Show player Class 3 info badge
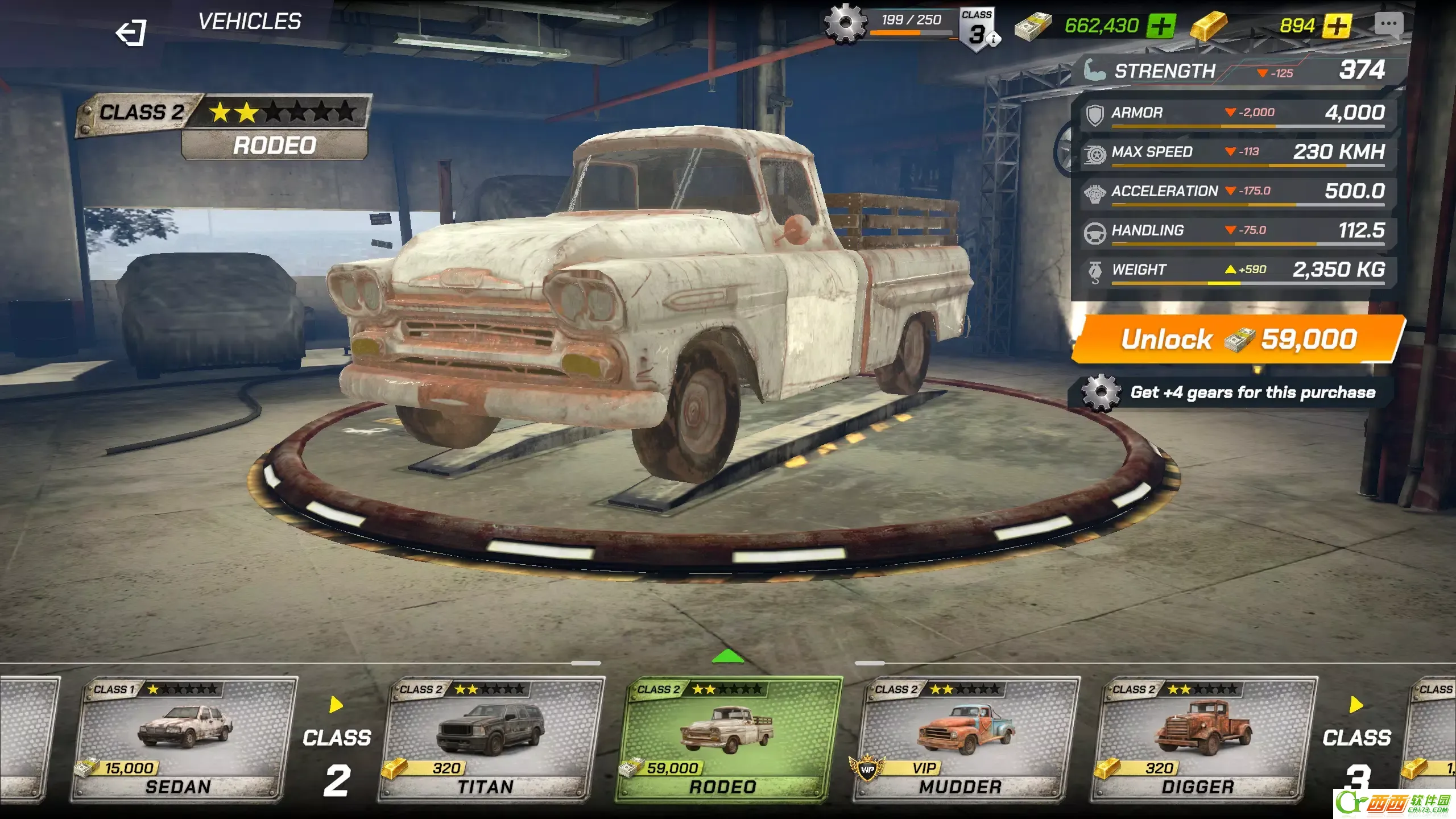1456x819 pixels. [x=978, y=31]
